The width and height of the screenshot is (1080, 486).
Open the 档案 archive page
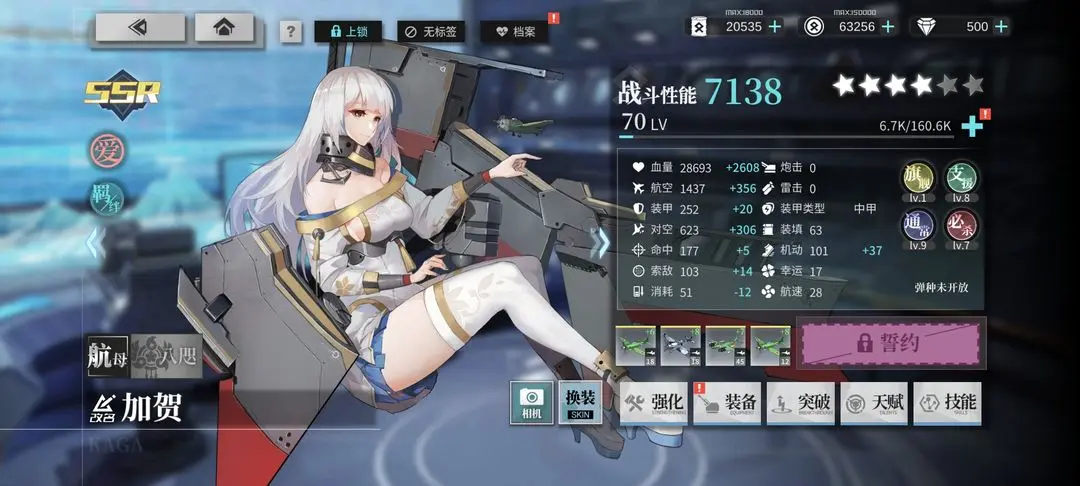pos(514,32)
